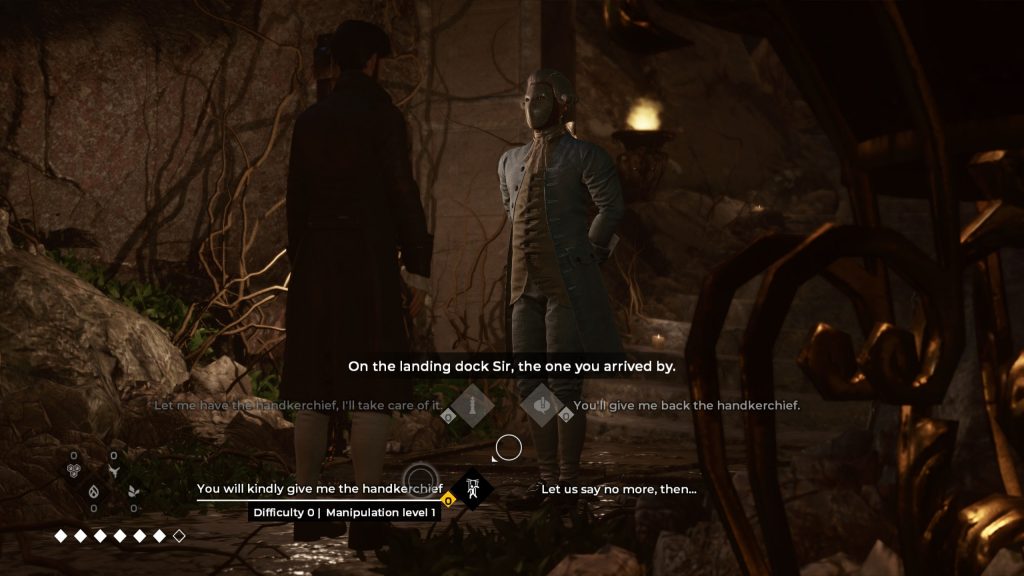
Task: Select "You'll give me back the handkerchief" option
Action: click(685, 406)
